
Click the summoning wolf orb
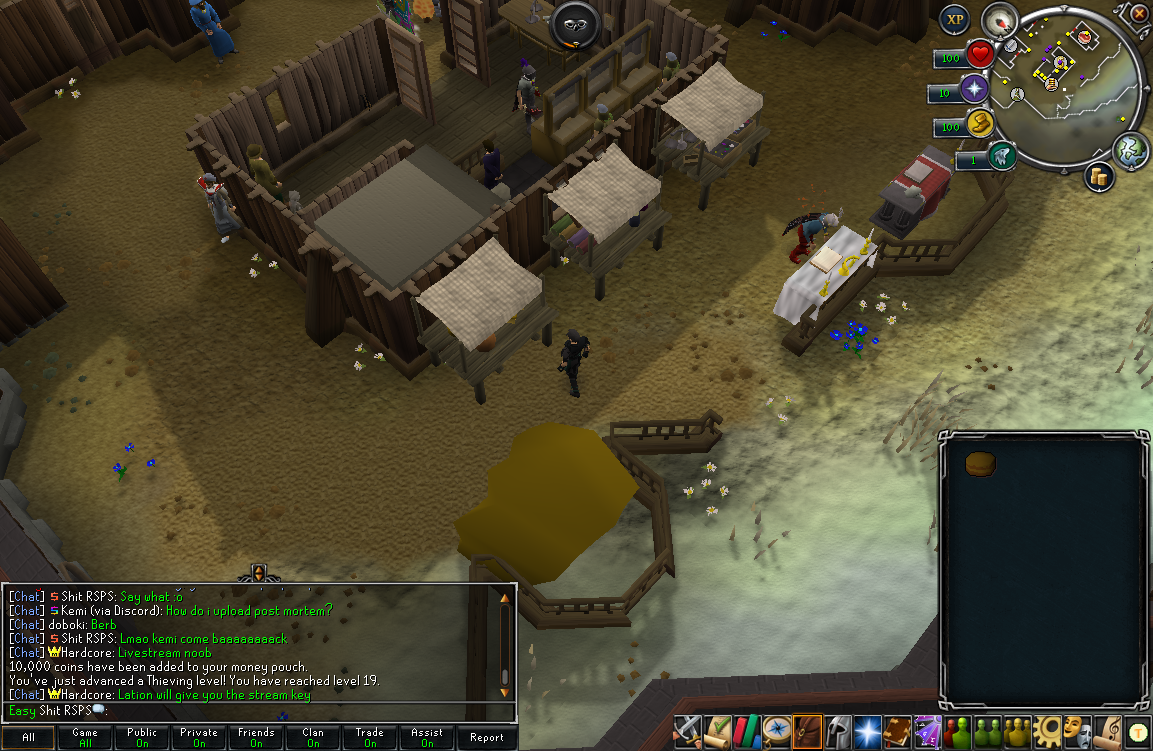point(1002,157)
